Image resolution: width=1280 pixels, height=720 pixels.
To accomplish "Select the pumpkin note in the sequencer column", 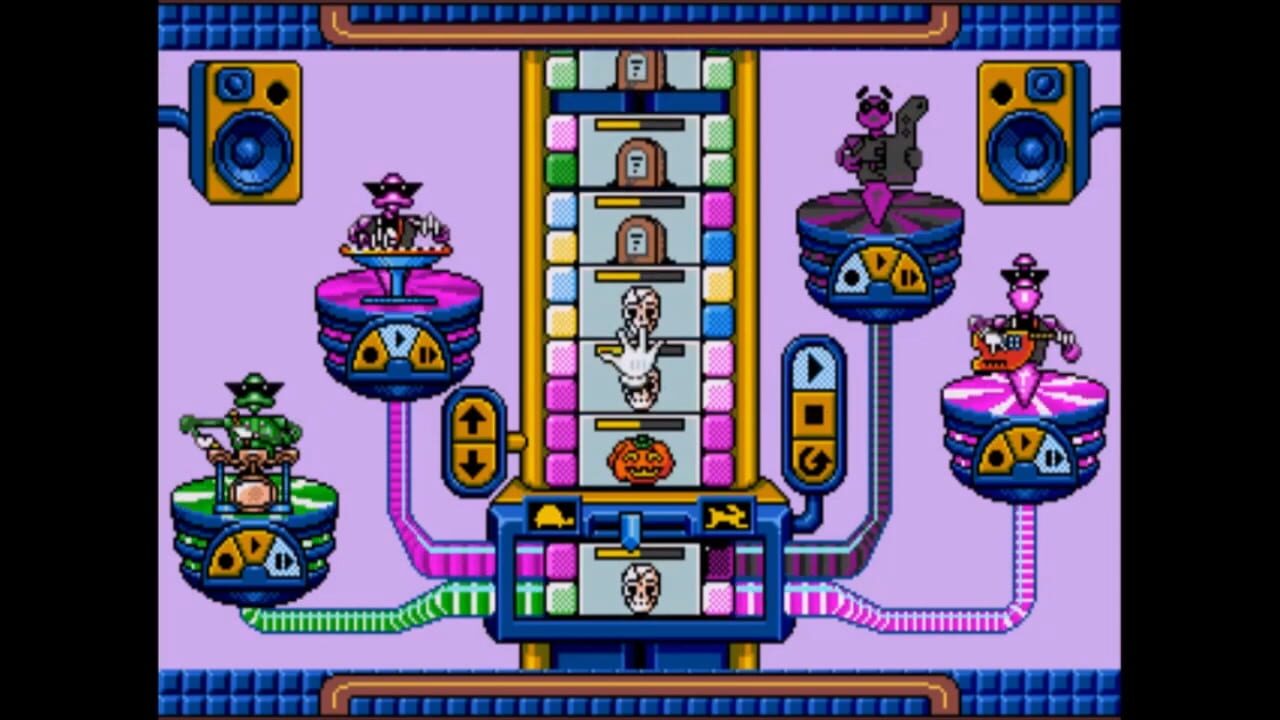I will click(640, 460).
